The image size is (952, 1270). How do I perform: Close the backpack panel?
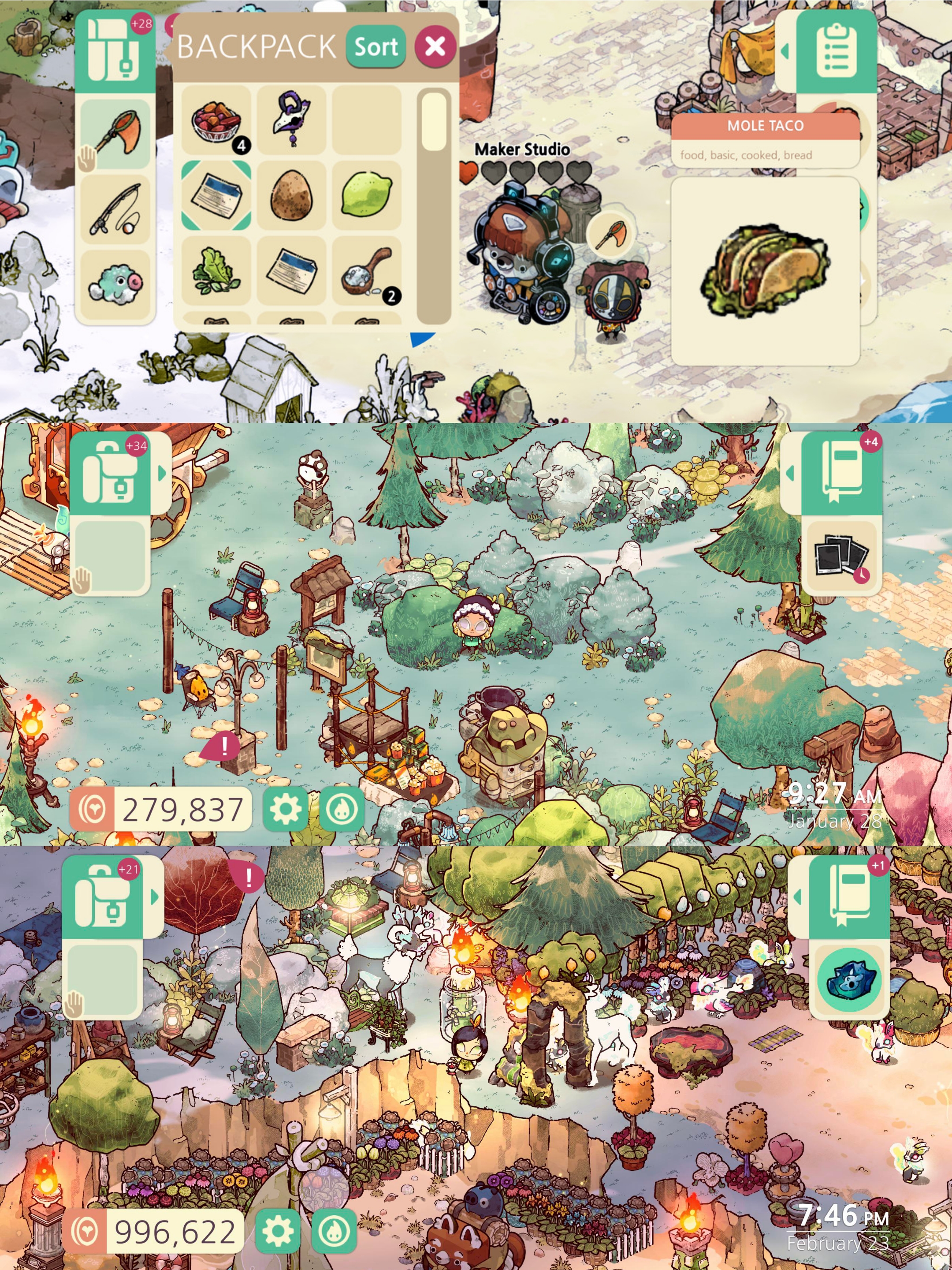tap(435, 46)
